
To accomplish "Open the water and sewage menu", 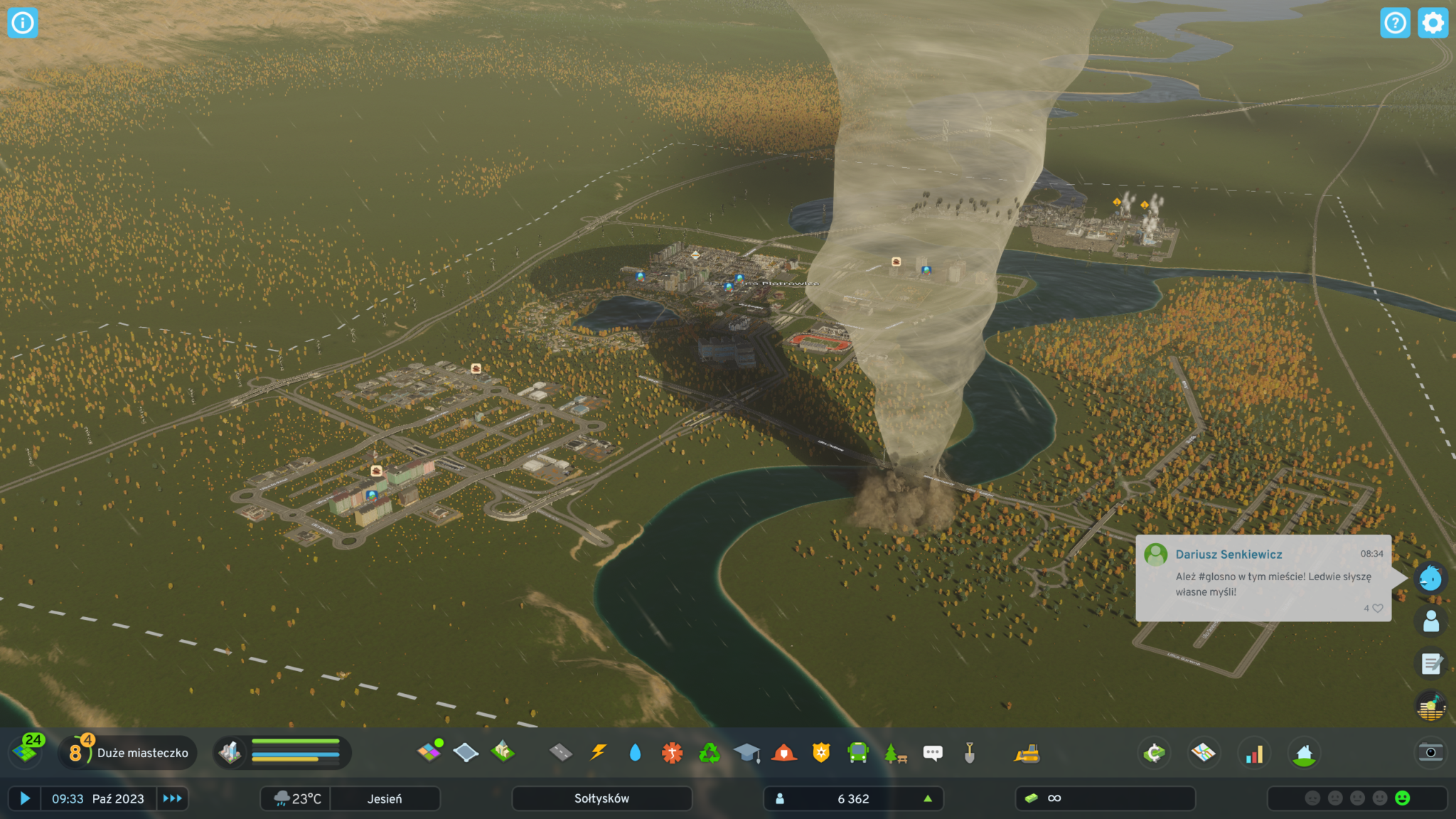I will coord(635,752).
